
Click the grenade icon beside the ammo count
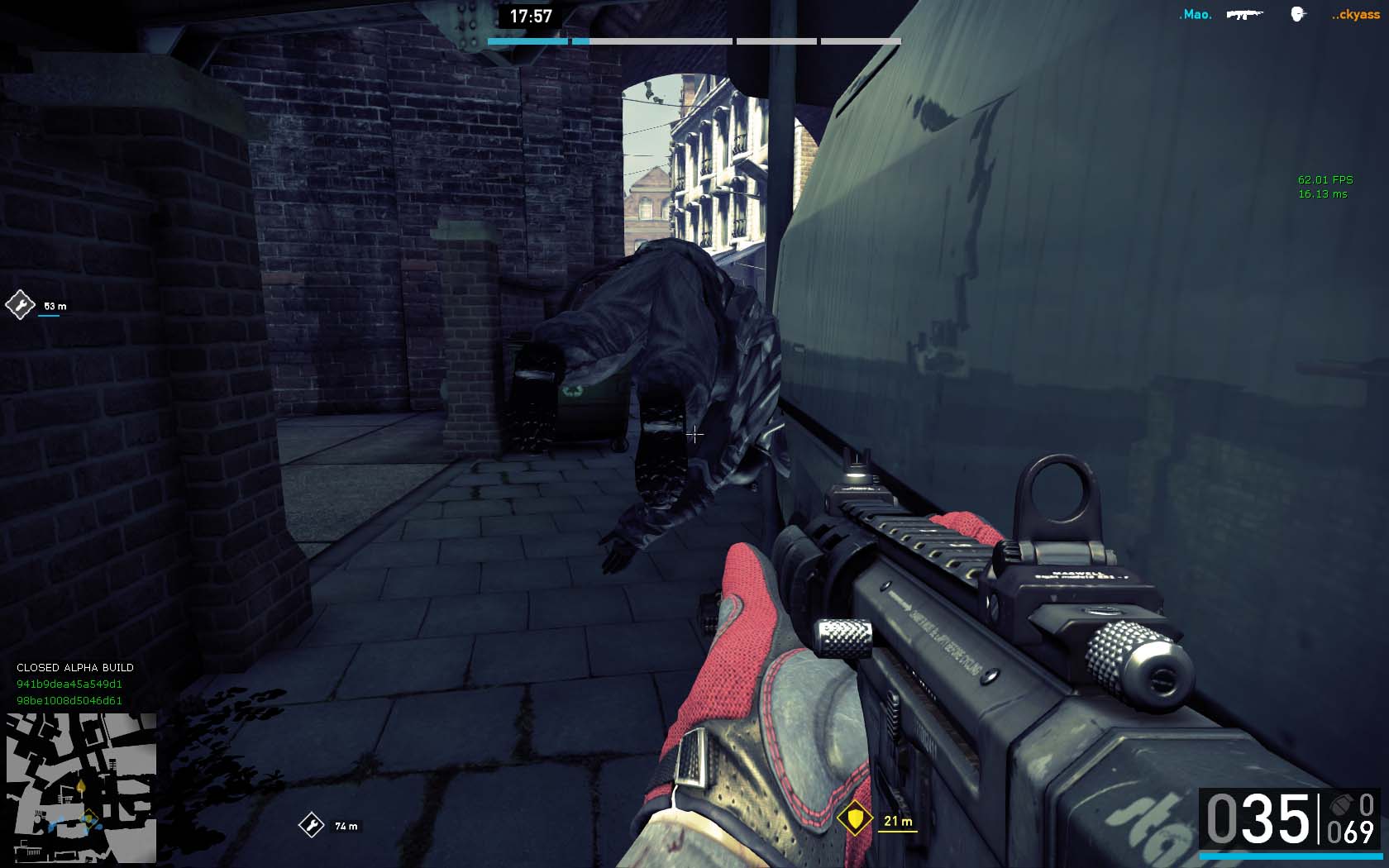click(x=1339, y=805)
